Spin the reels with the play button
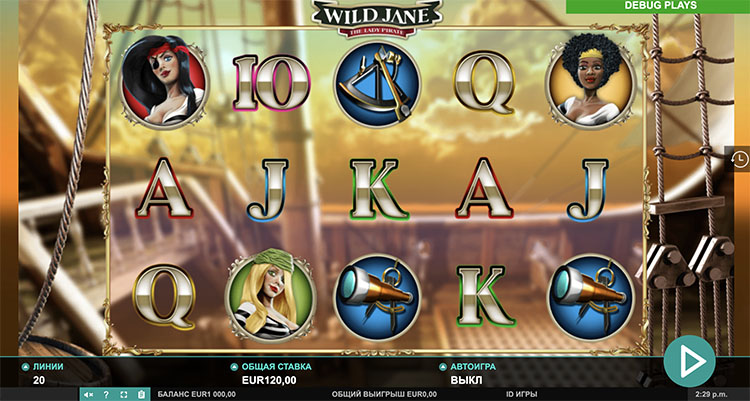Image resolution: width=750 pixels, height=401 pixels. (689, 360)
